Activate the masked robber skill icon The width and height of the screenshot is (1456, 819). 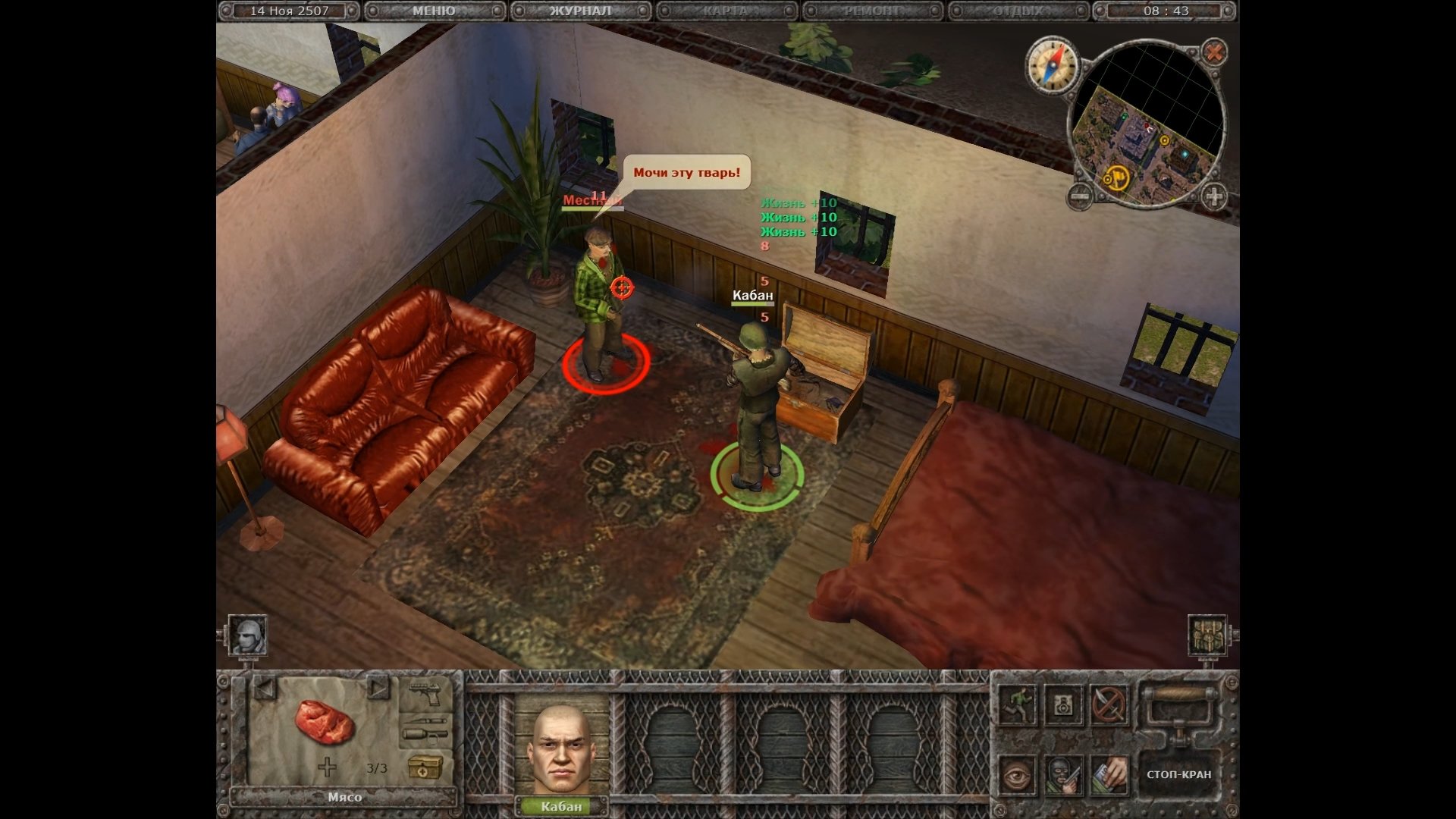pos(1064,775)
